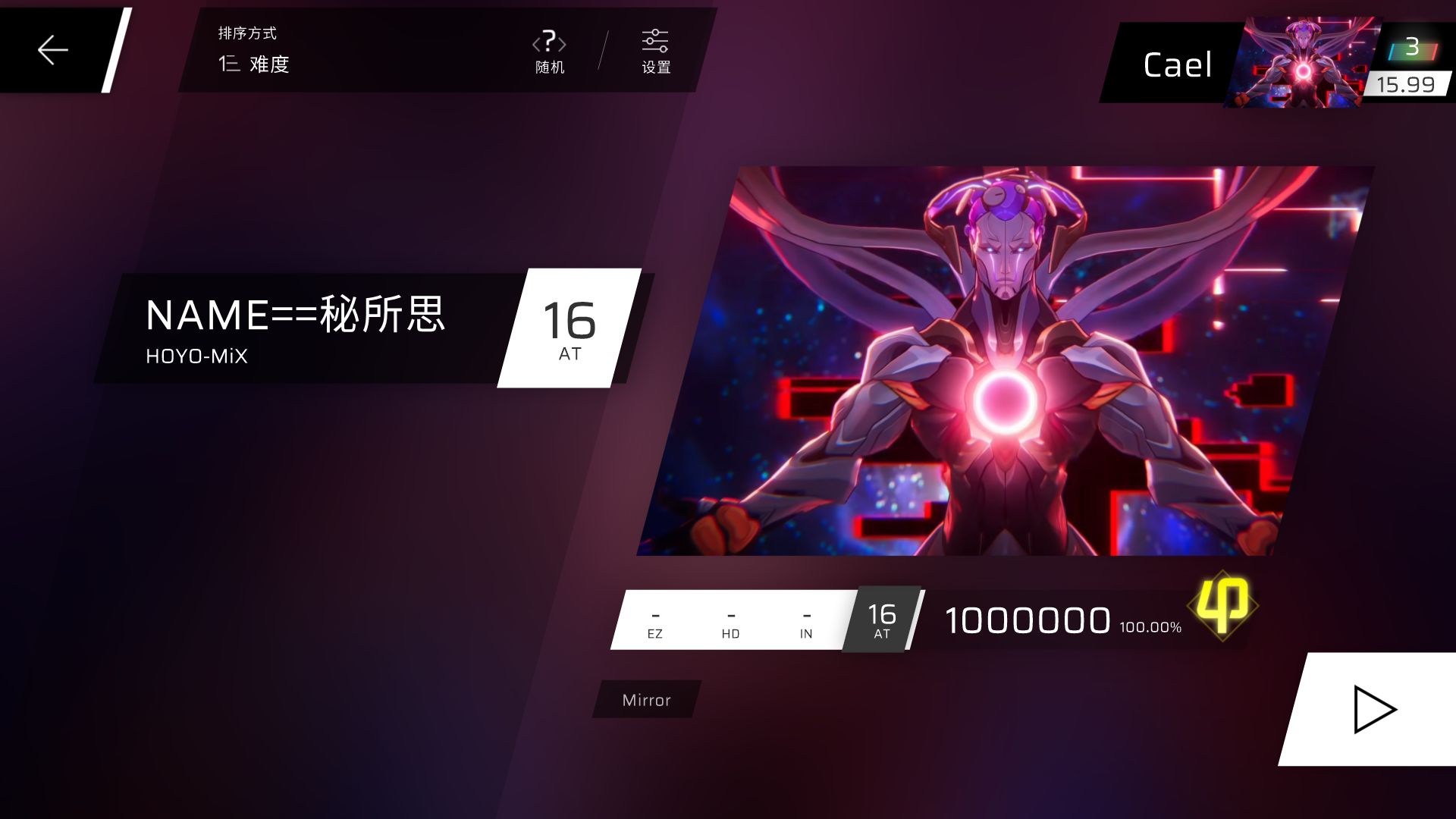Click the back arrow to exit song select

click(52, 49)
